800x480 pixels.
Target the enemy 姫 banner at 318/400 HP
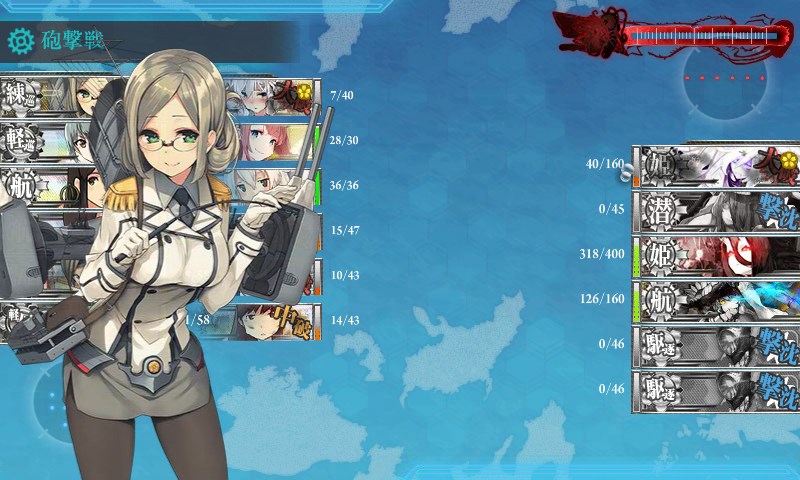click(x=715, y=254)
